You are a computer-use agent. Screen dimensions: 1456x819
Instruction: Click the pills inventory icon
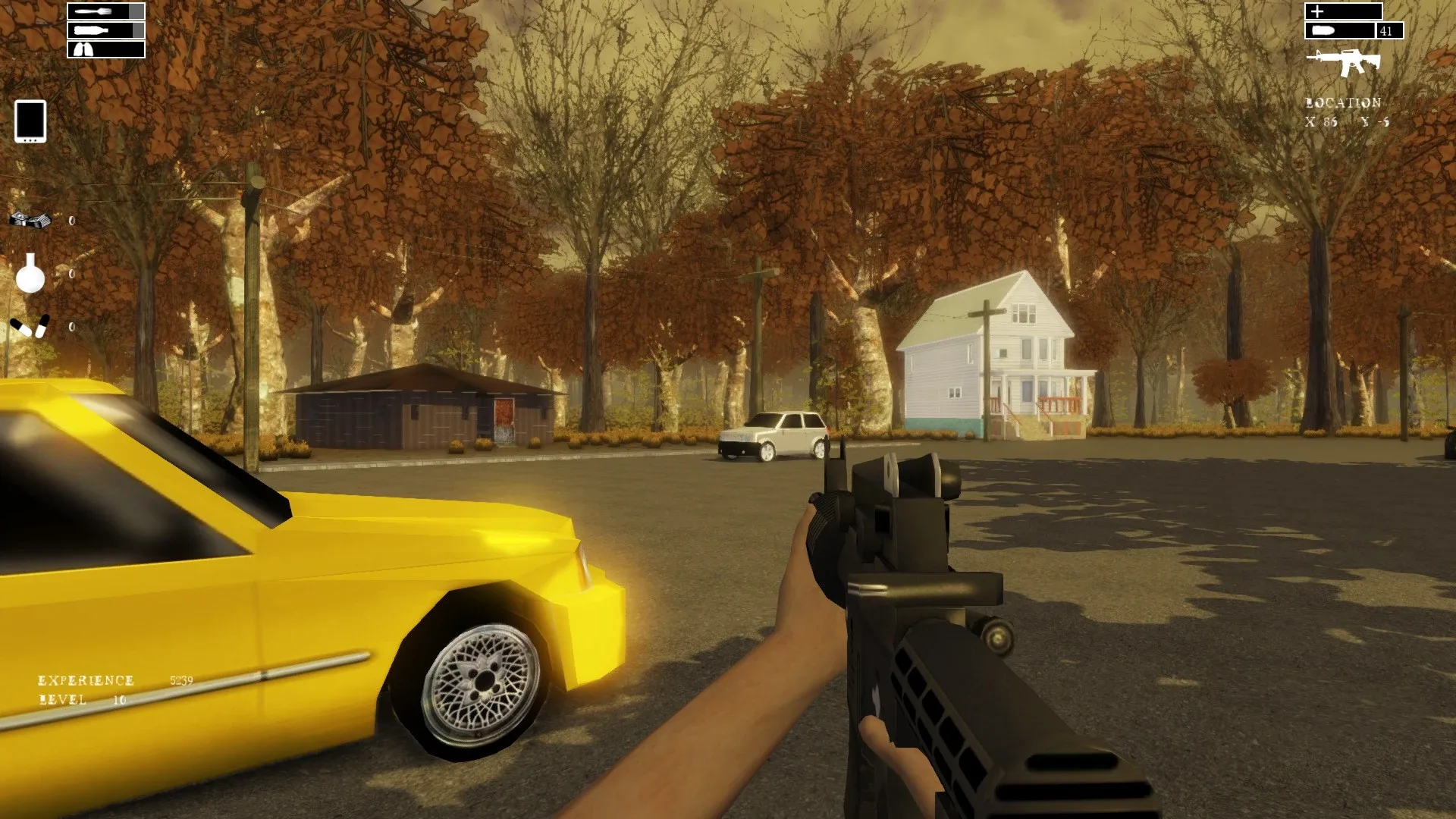29,328
